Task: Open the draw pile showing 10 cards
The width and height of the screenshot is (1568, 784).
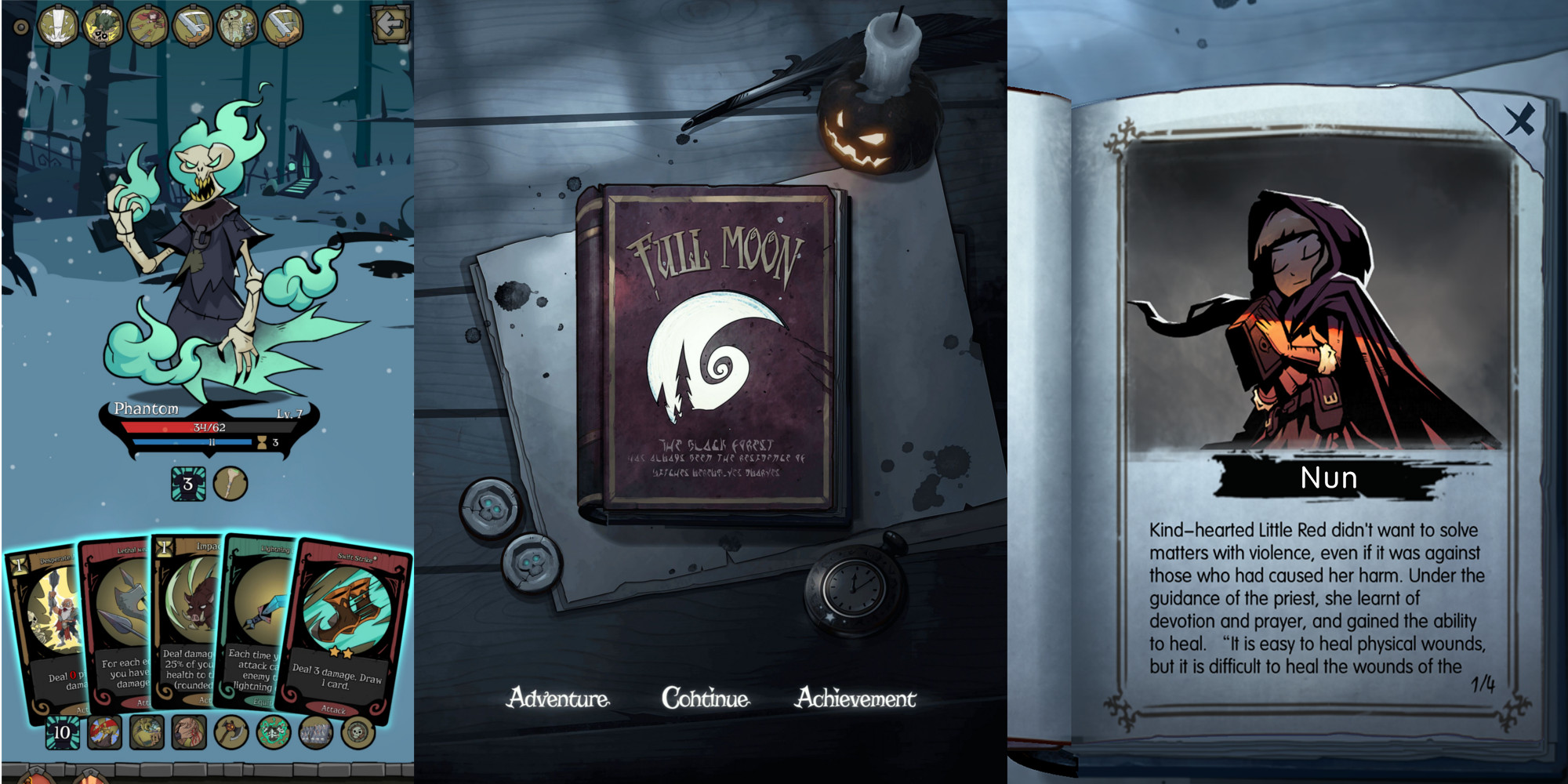Action: (63, 731)
